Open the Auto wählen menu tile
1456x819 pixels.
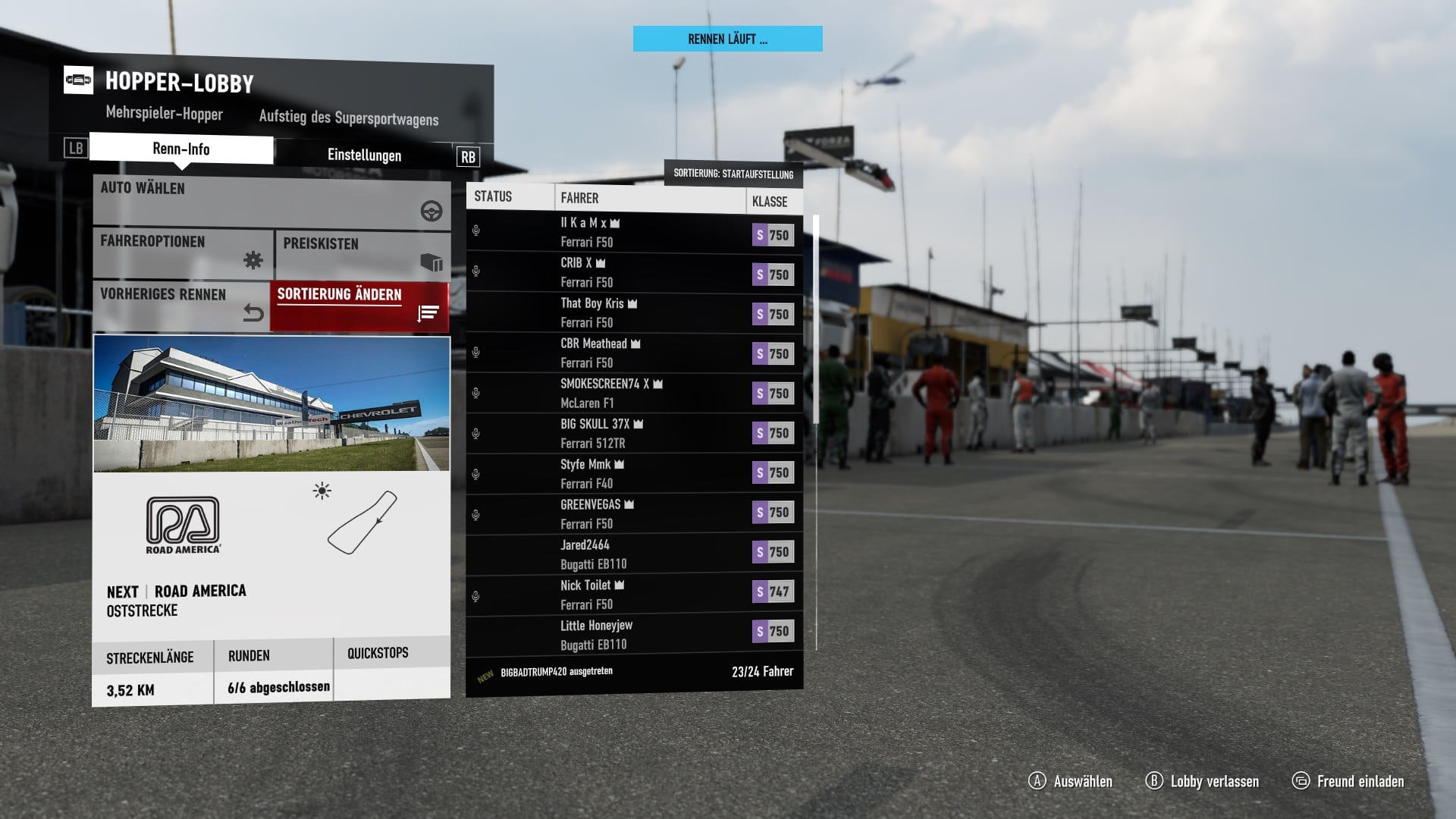(271, 201)
